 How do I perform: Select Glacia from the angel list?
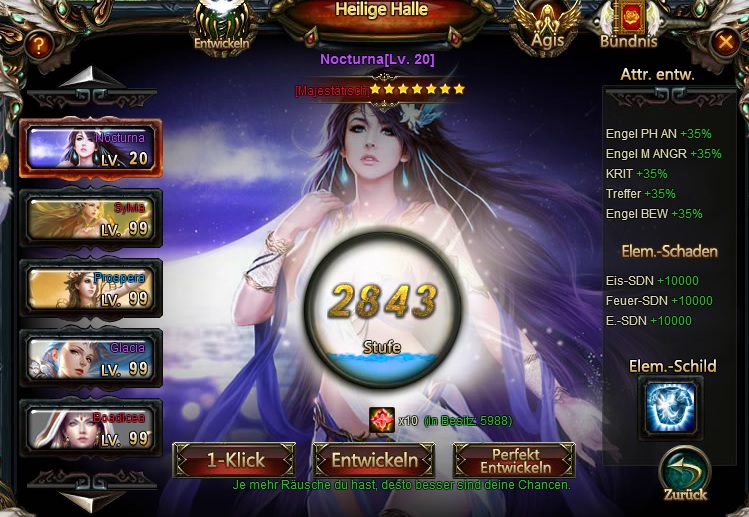tap(90, 357)
